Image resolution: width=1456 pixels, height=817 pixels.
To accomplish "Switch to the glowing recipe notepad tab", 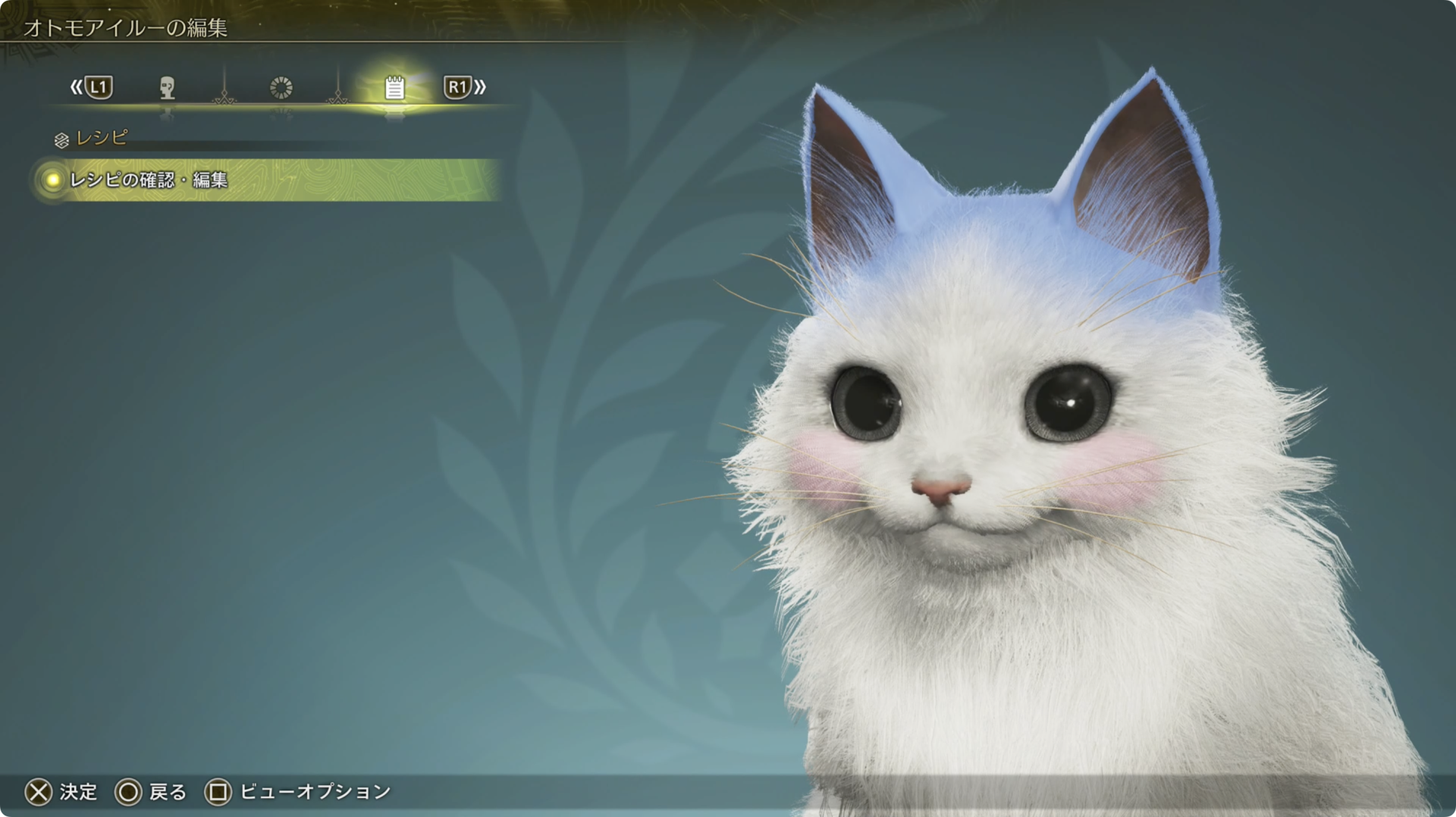I will click(x=394, y=89).
